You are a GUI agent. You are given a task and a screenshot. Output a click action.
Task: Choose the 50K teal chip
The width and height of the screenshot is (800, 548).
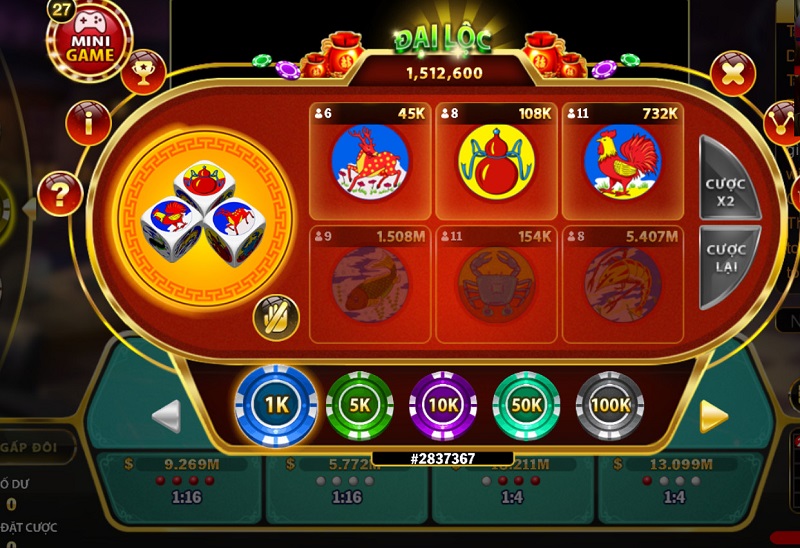pyautogui.click(x=526, y=405)
